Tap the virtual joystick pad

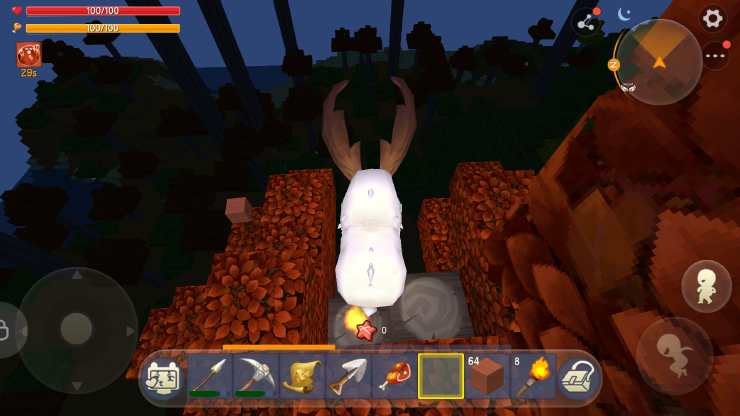(x=77, y=328)
